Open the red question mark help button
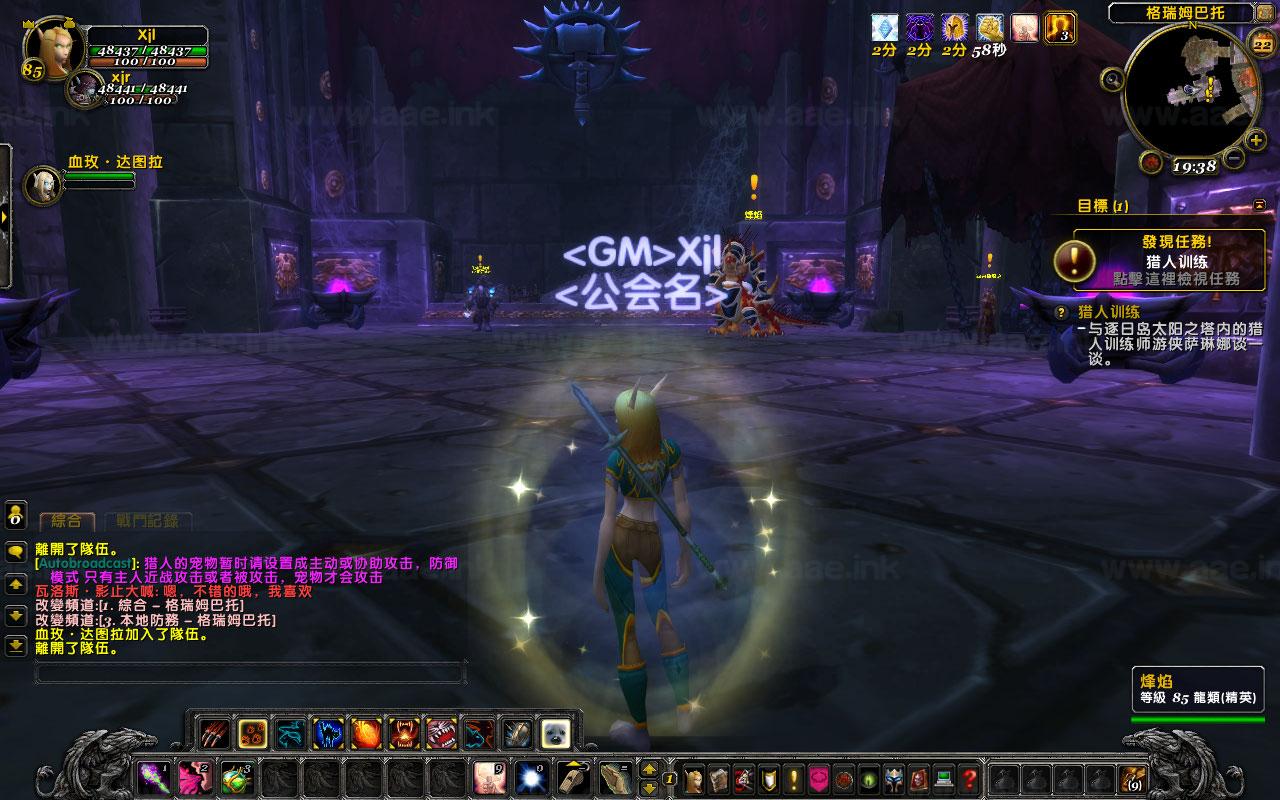The image size is (1280, 800). coord(969,777)
